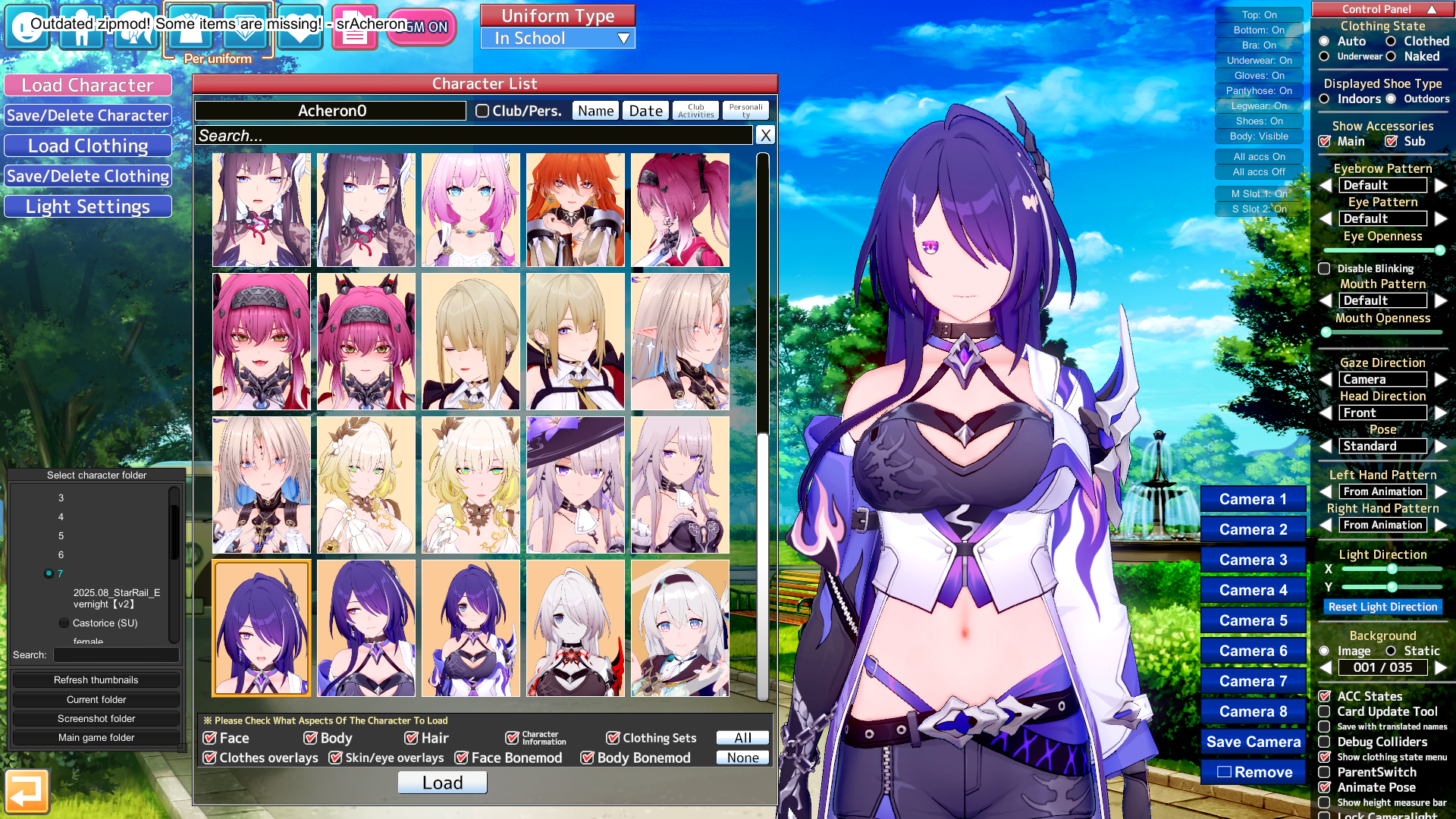
Task: Uncheck the Clothing Sets load option
Action: click(613, 738)
